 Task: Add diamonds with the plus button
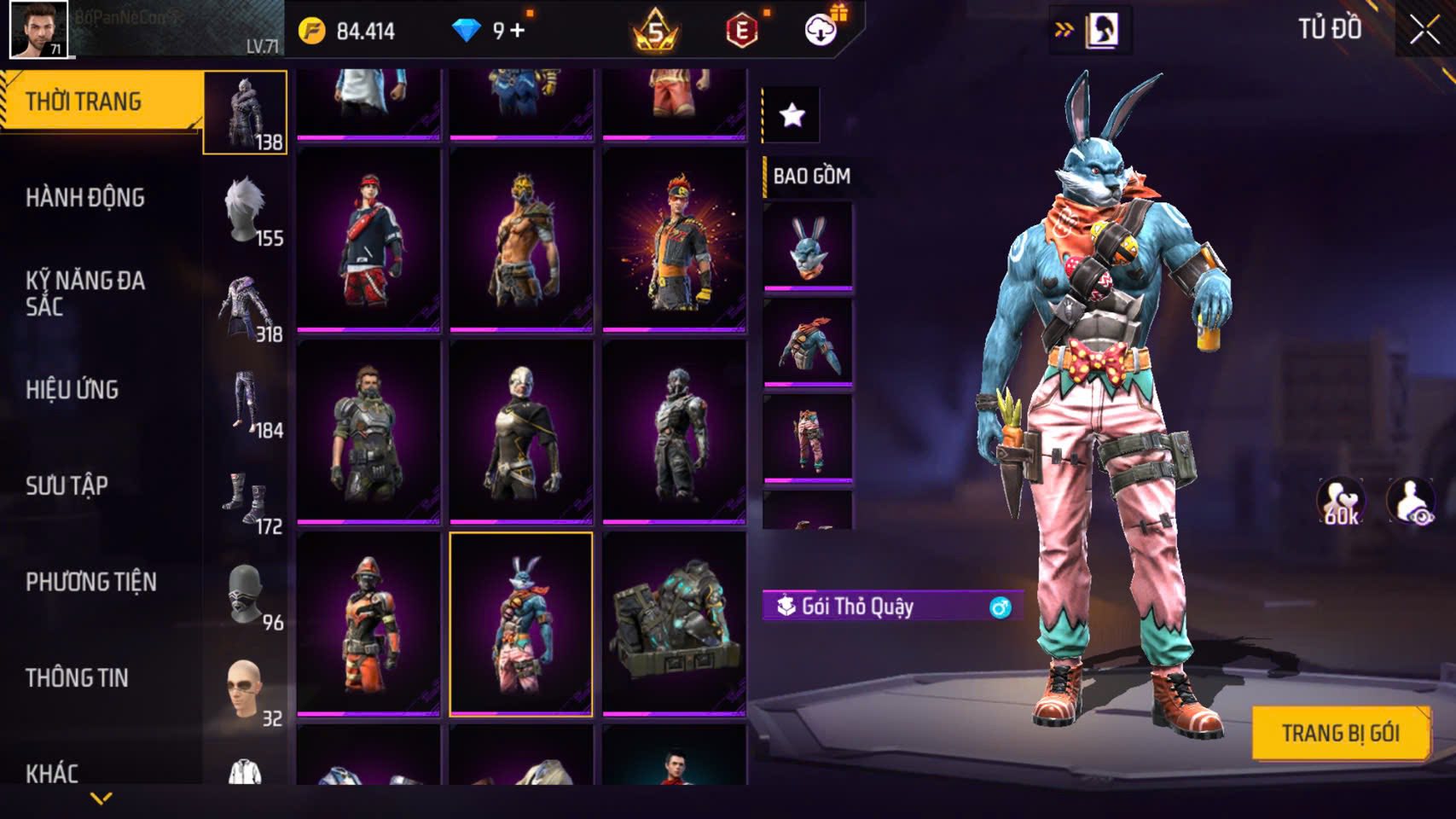click(517, 32)
